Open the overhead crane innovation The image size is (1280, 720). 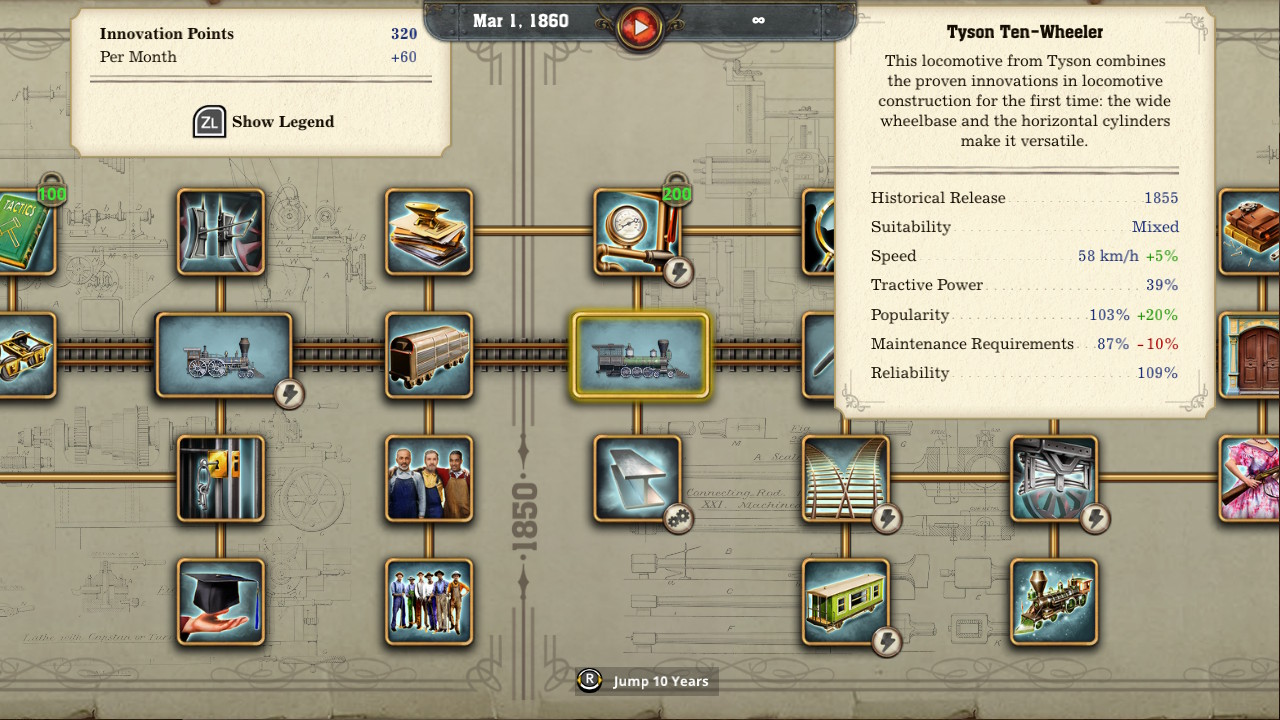coord(1053,480)
